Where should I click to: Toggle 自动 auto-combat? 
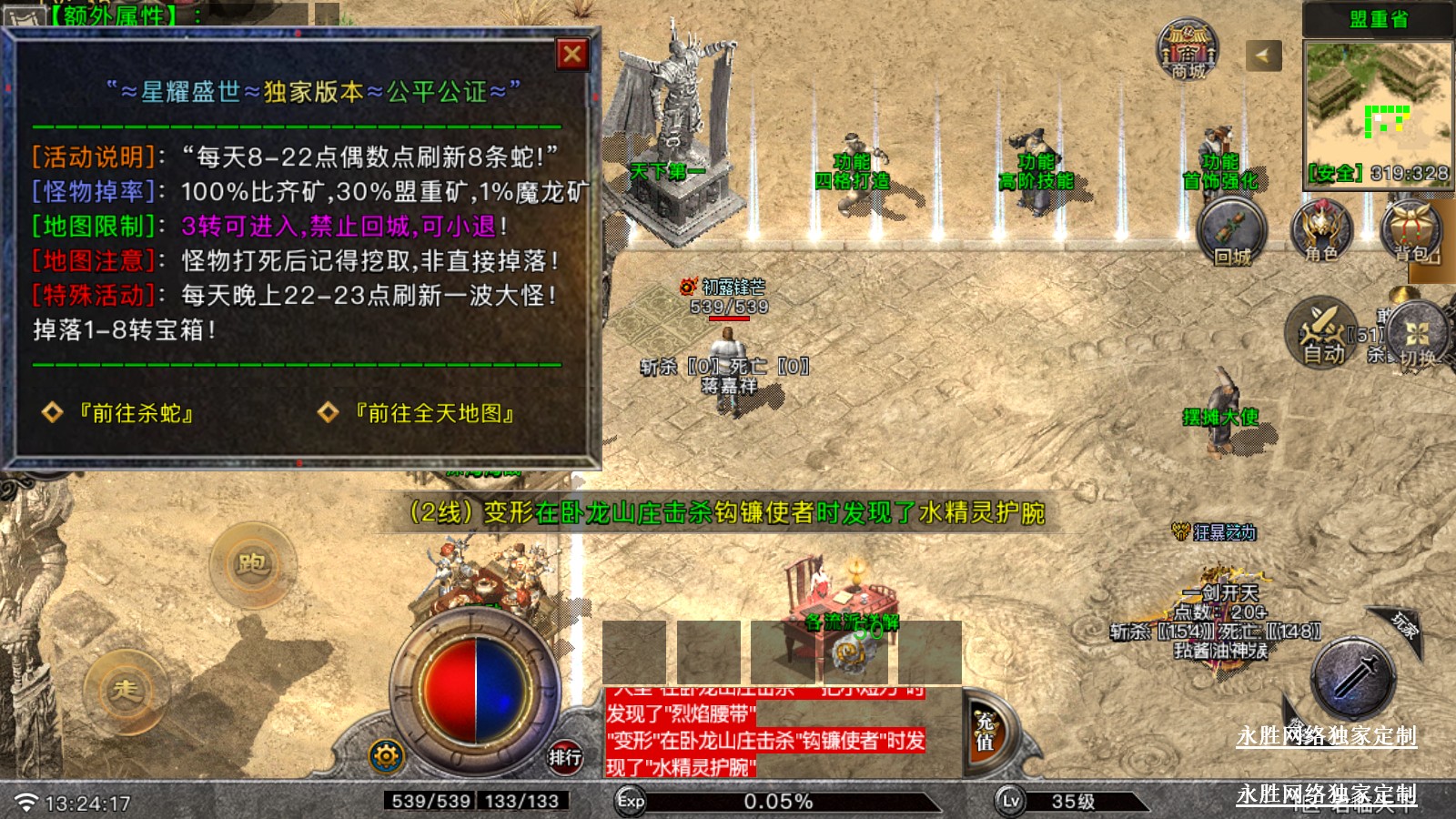click(x=1321, y=333)
